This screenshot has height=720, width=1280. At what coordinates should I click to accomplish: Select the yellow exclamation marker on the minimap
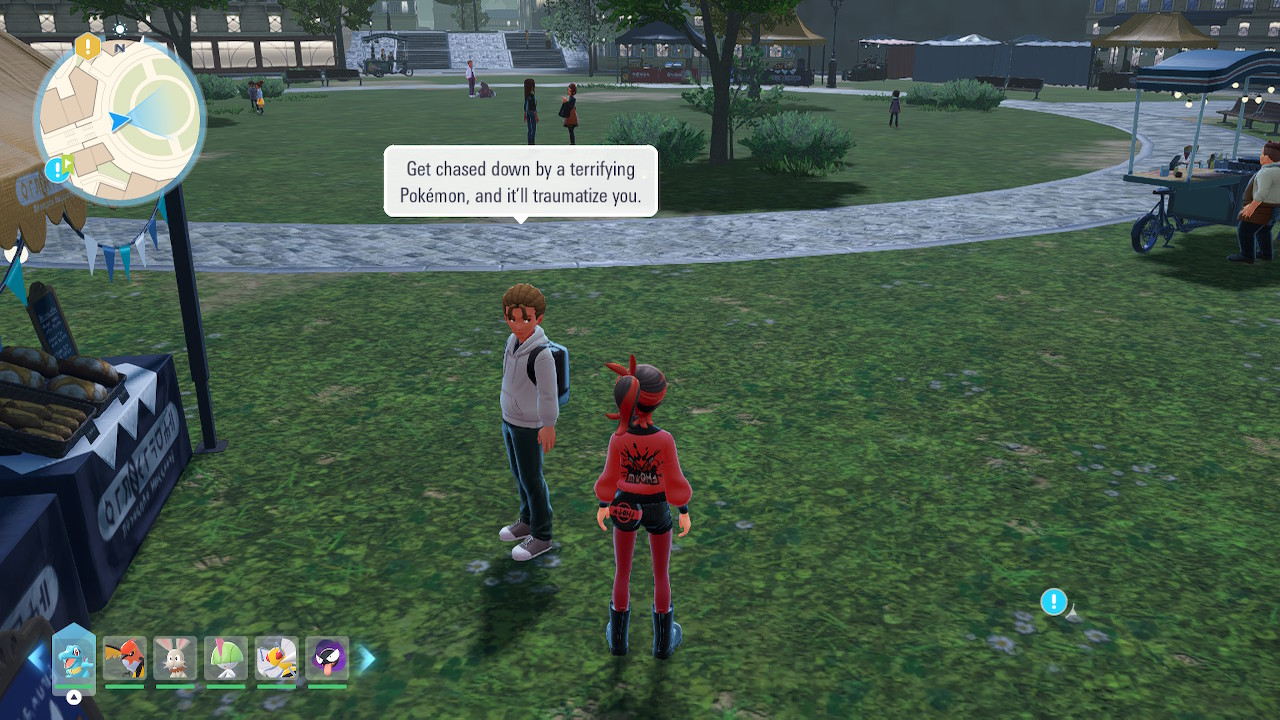coord(88,45)
